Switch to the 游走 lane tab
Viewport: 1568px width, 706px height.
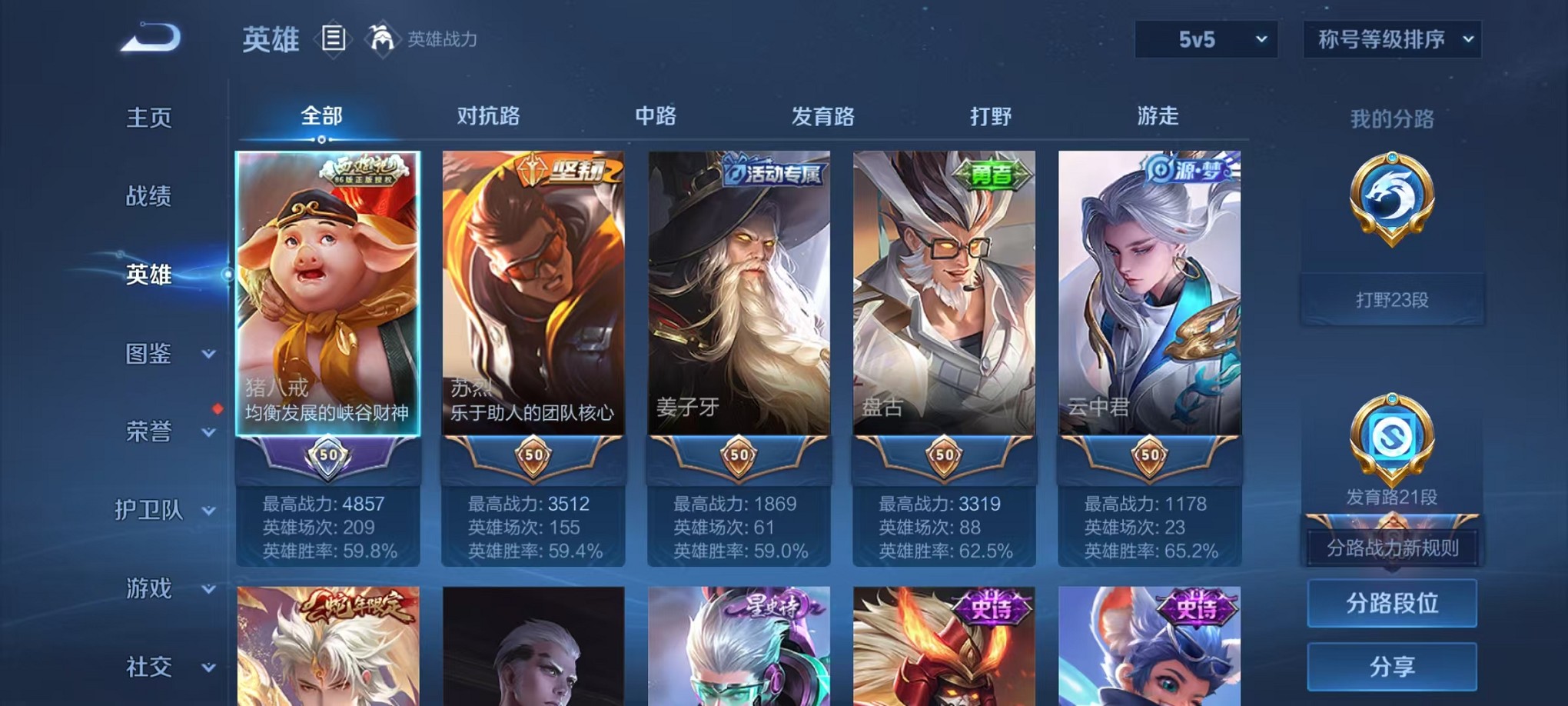[1158, 117]
